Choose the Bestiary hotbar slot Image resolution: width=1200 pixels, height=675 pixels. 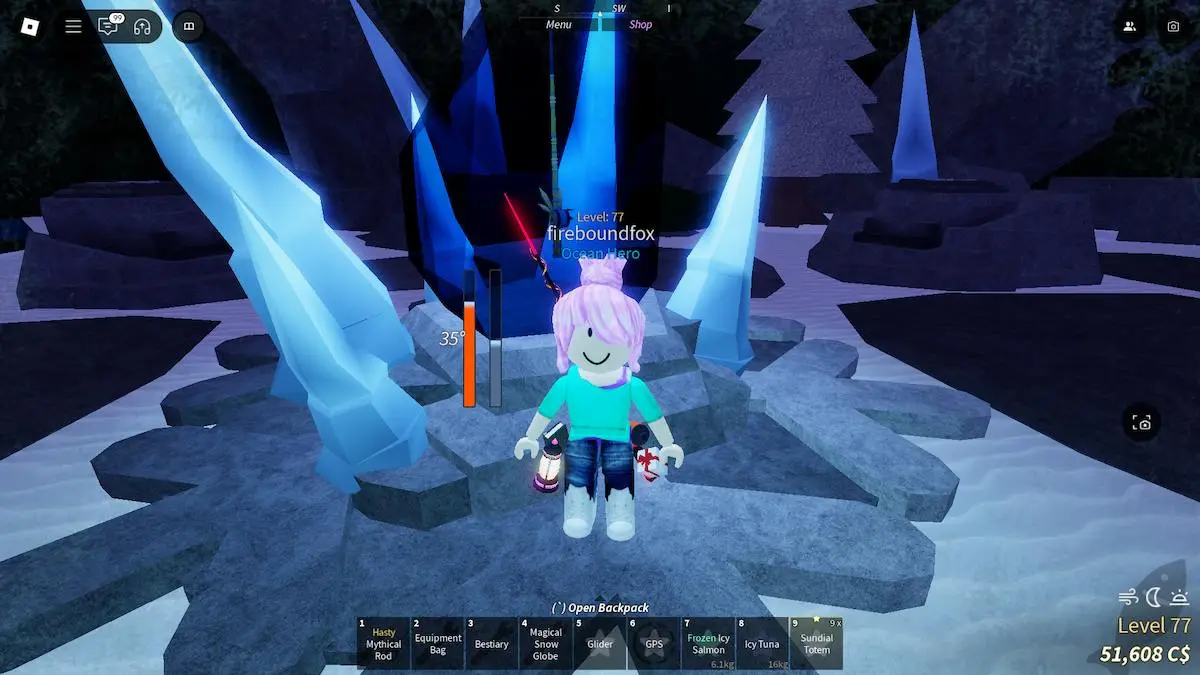pyautogui.click(x=492, y=643)
